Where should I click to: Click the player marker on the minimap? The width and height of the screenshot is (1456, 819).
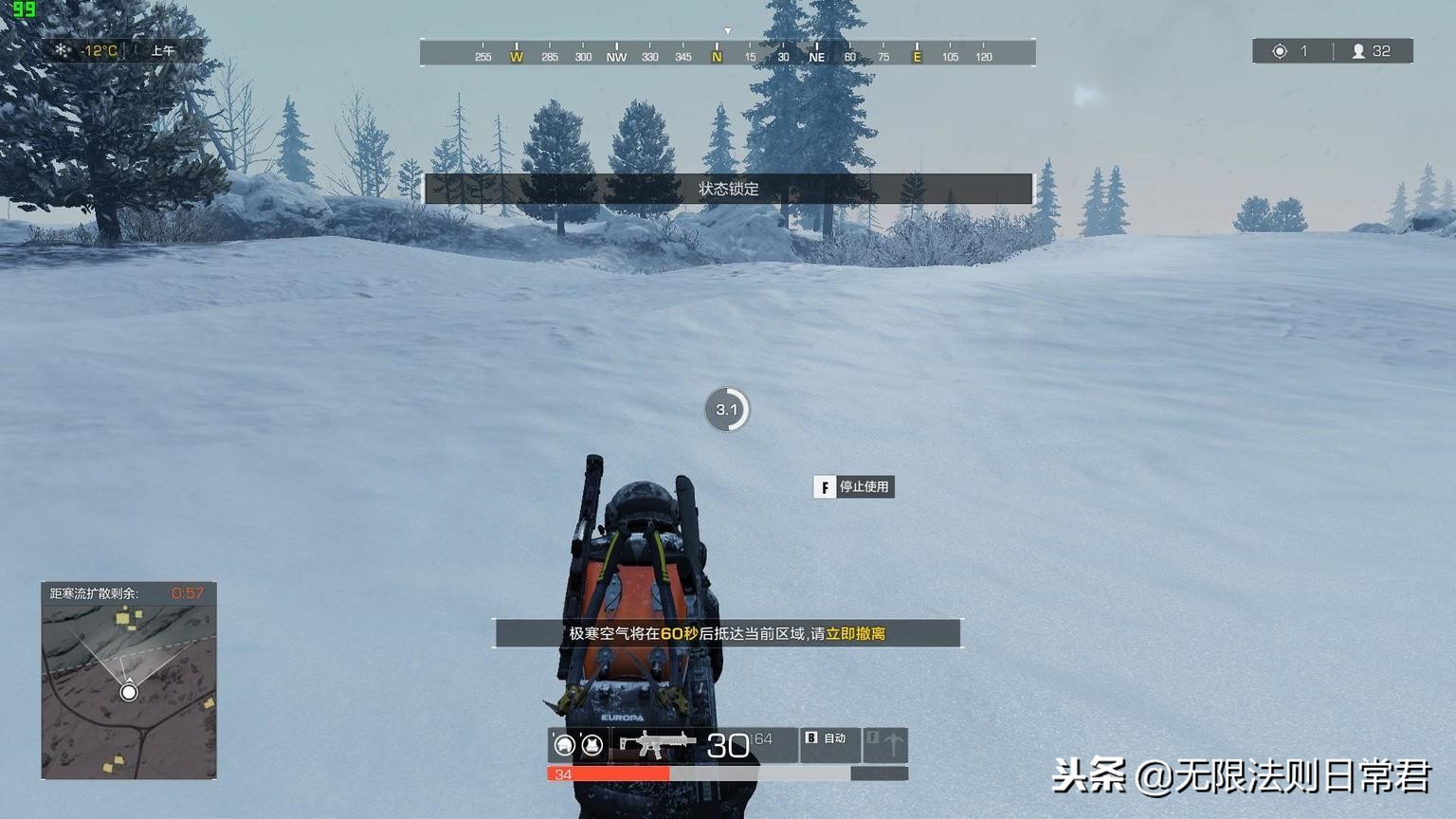tap(129, 693)
